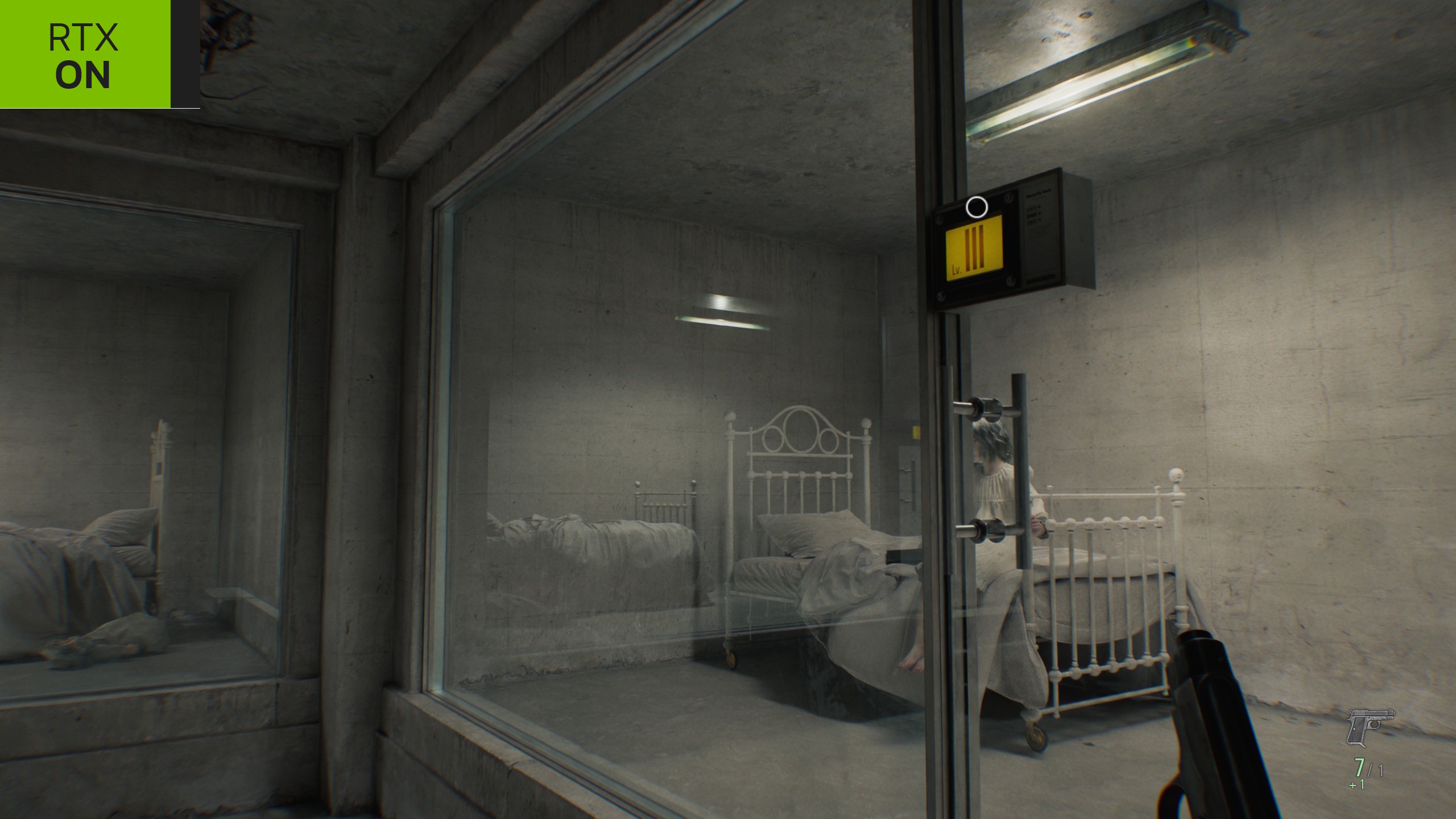Click the white circular aiming reticle
1456x819 pixels.
[977, 206]
